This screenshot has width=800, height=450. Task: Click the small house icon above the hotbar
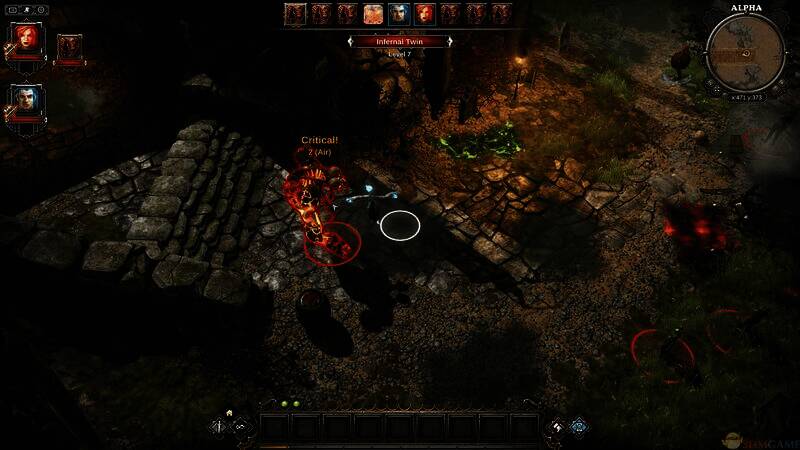[x=229, y=411]
